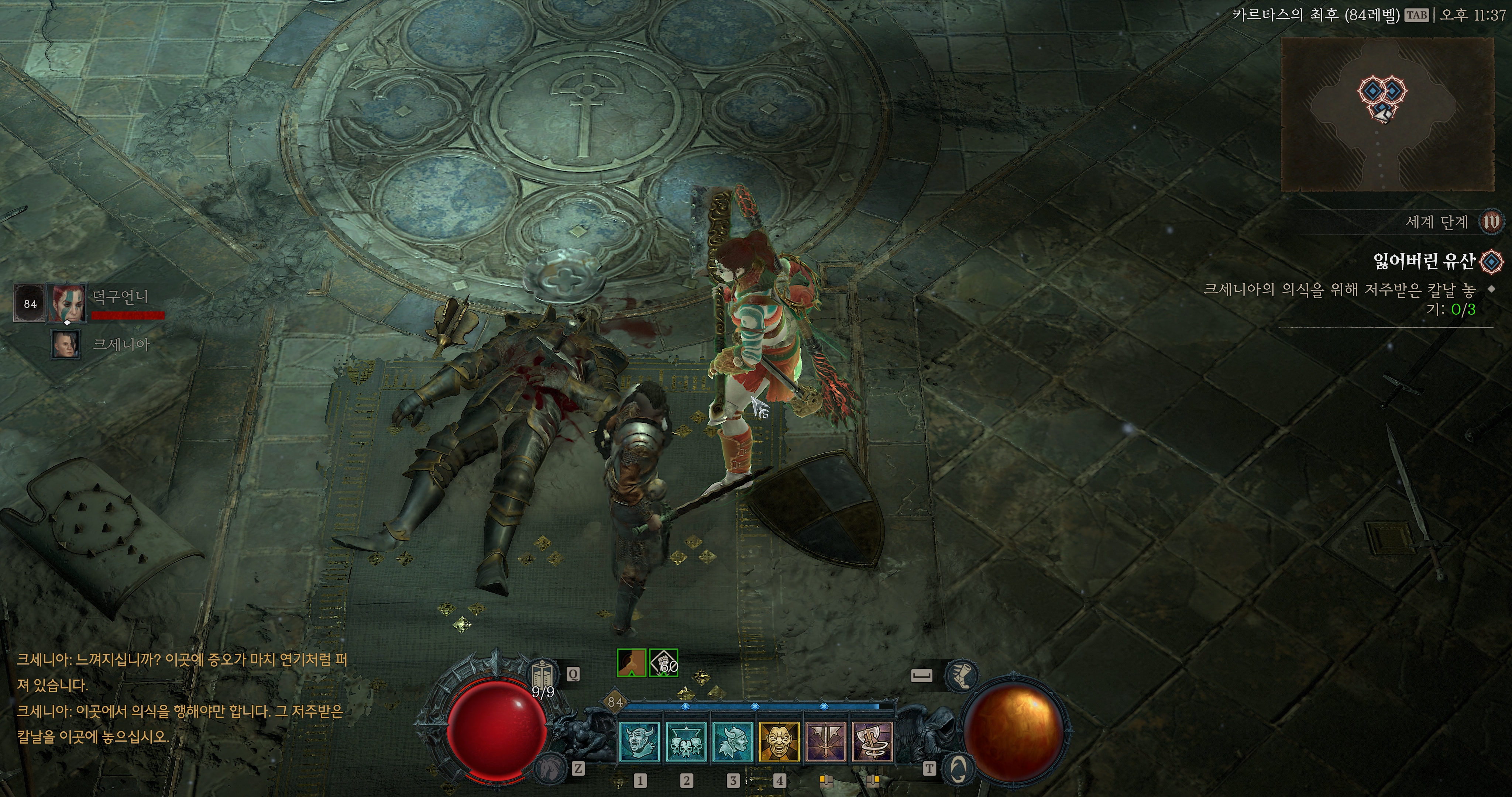Activate the golden angry face skill
The image size is (1512, 797).
pos(780,742)
